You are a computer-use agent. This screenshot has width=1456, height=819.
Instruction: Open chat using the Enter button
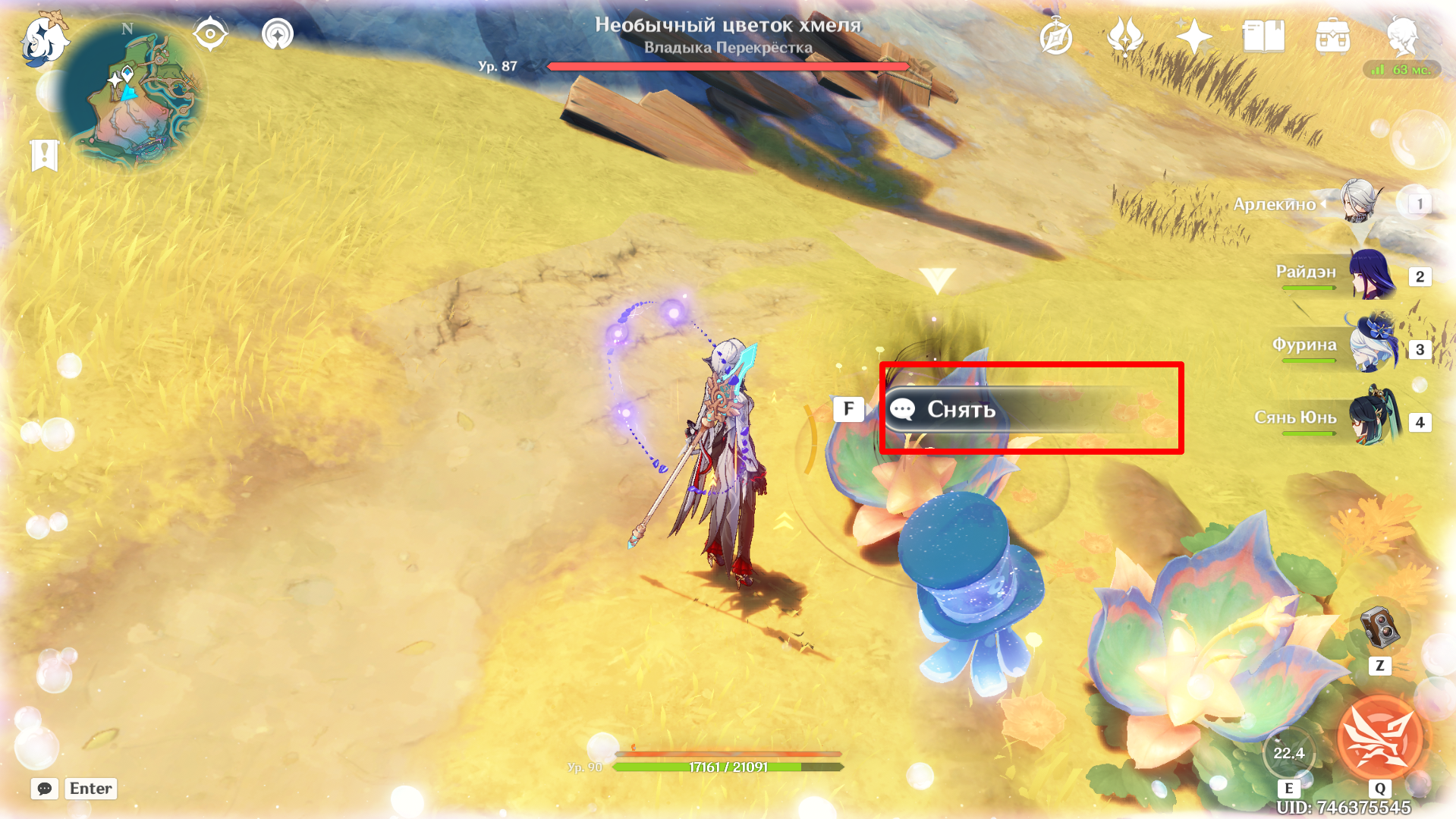[x=90, y=789]
